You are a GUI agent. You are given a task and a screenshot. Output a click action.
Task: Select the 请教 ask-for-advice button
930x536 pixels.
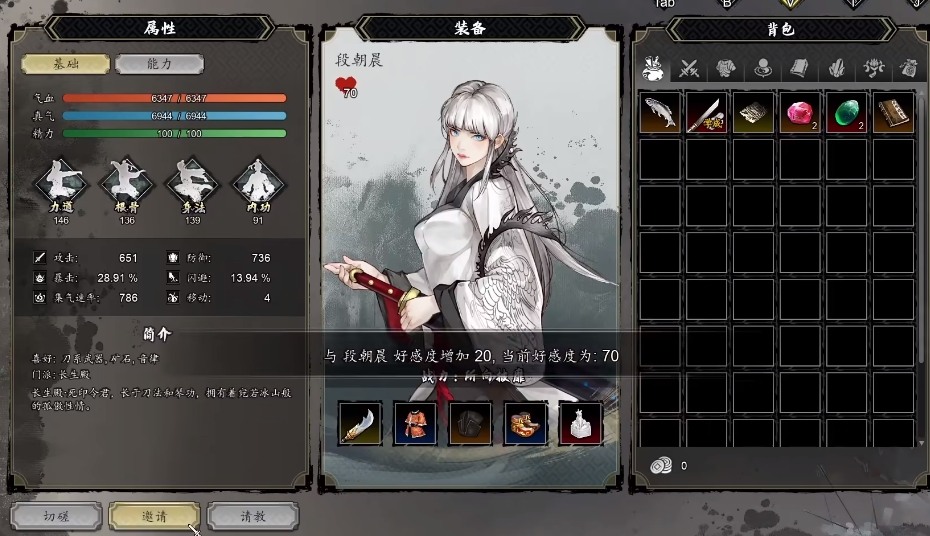253,516
